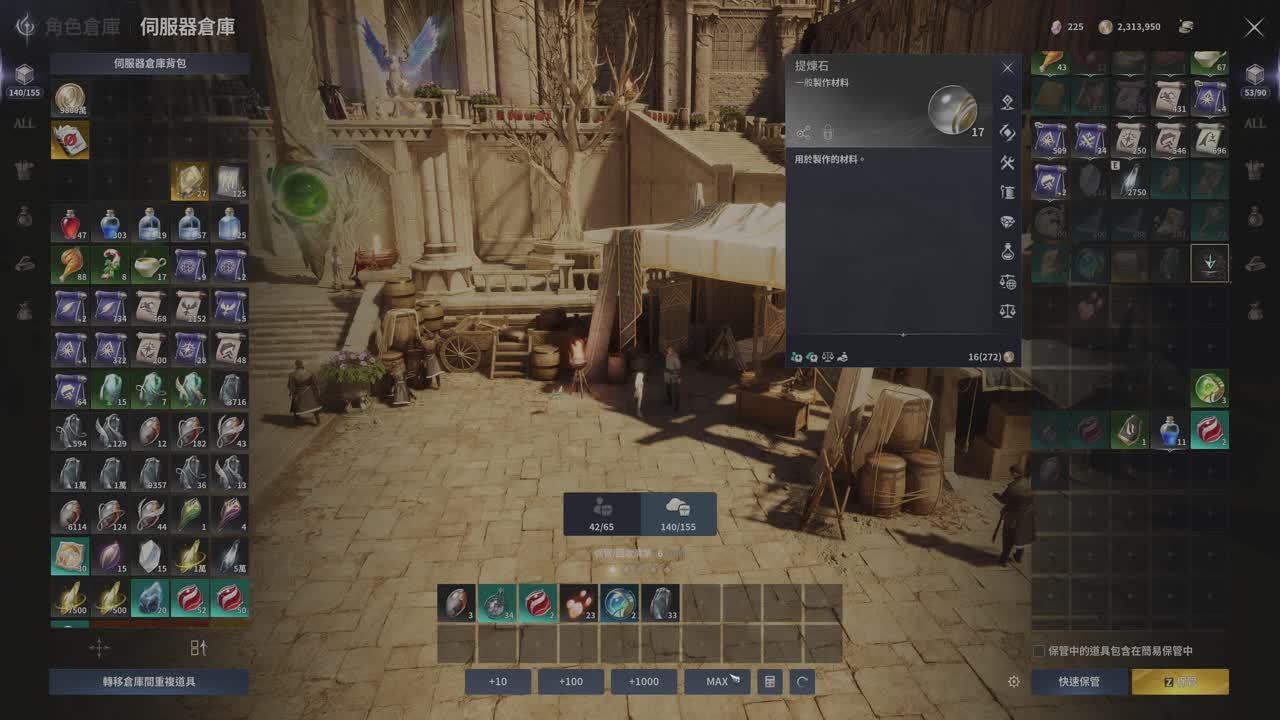1280x720 pixels.
Task: Add +100 to transfer quantity
Action: [571, 682]
